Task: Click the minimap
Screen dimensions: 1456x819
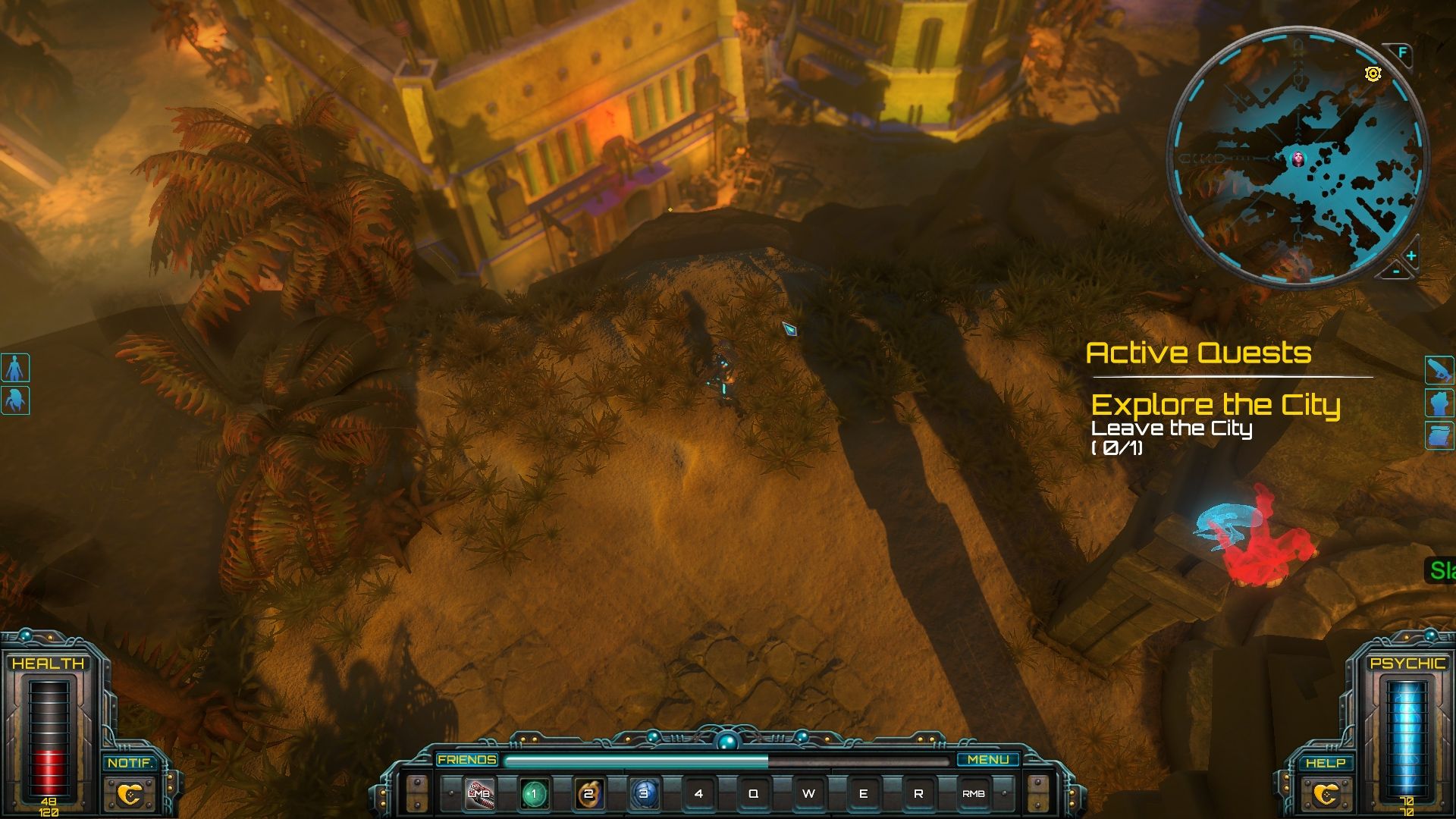Action: pos(1297,158)
